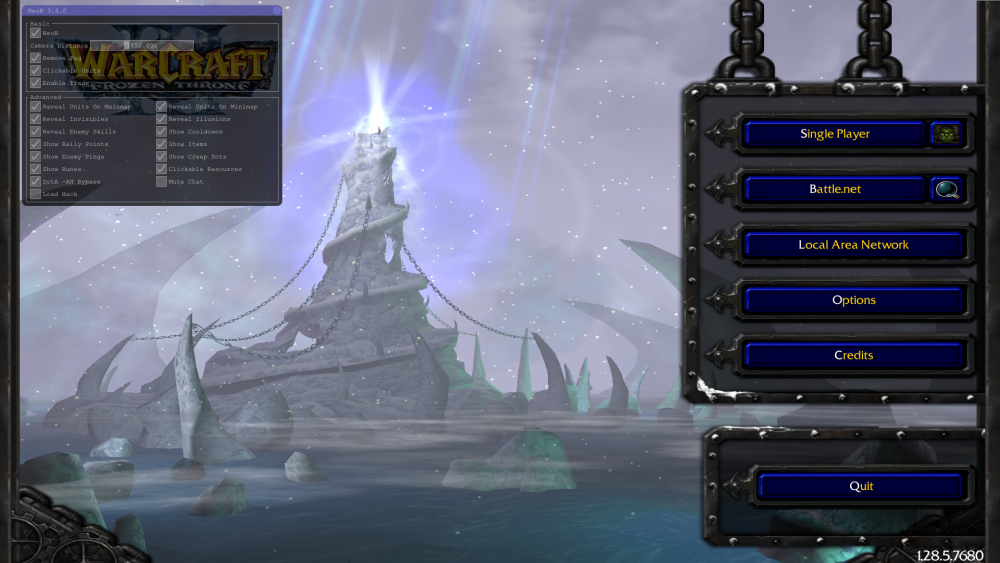The height and width of the screenshot is (563, 1000).
Task: Click the orc face icon beside Single Player
Action: [945, 134]
